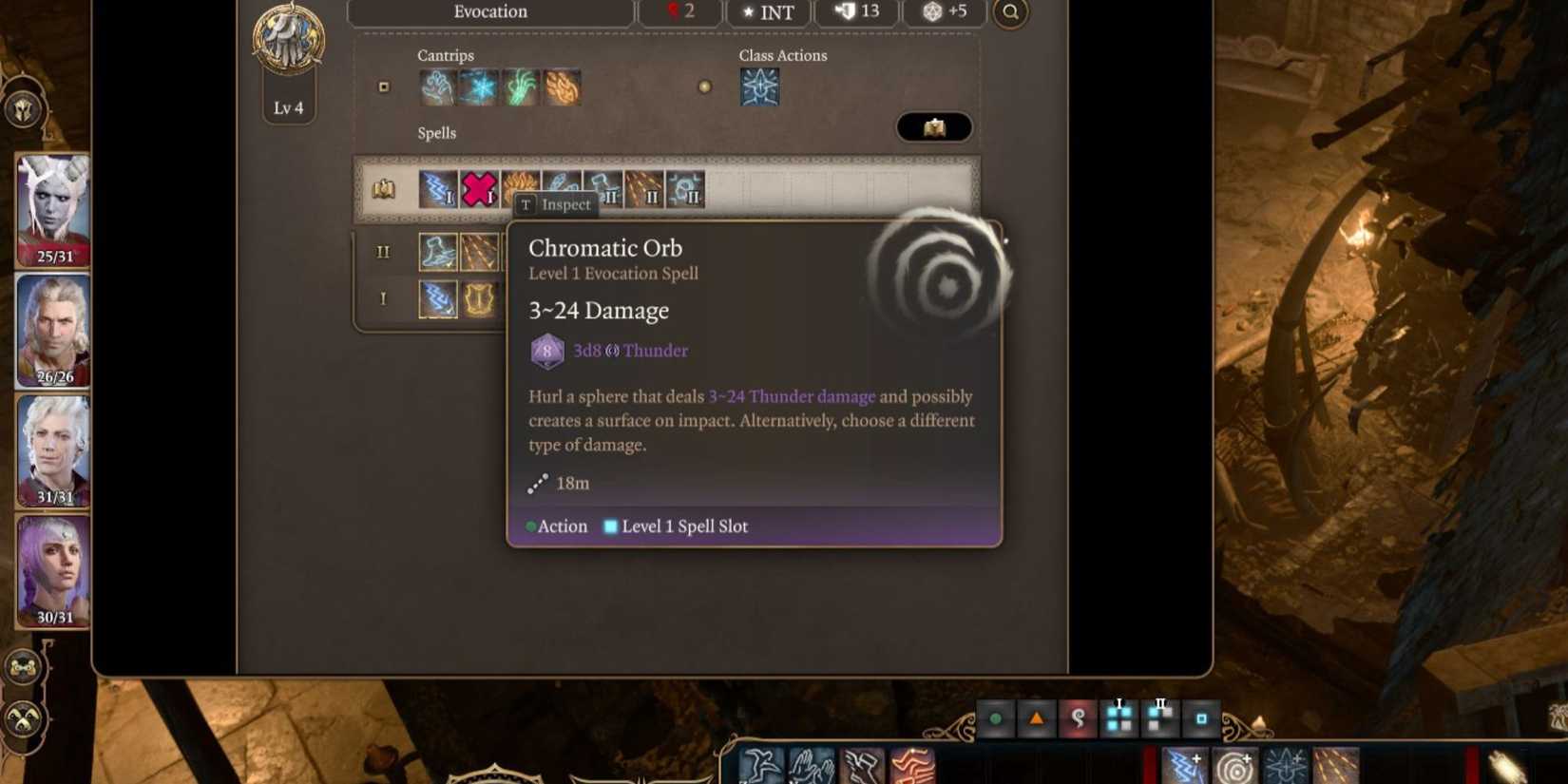Collapse the spell list with the book pill button

coord(934,127)
